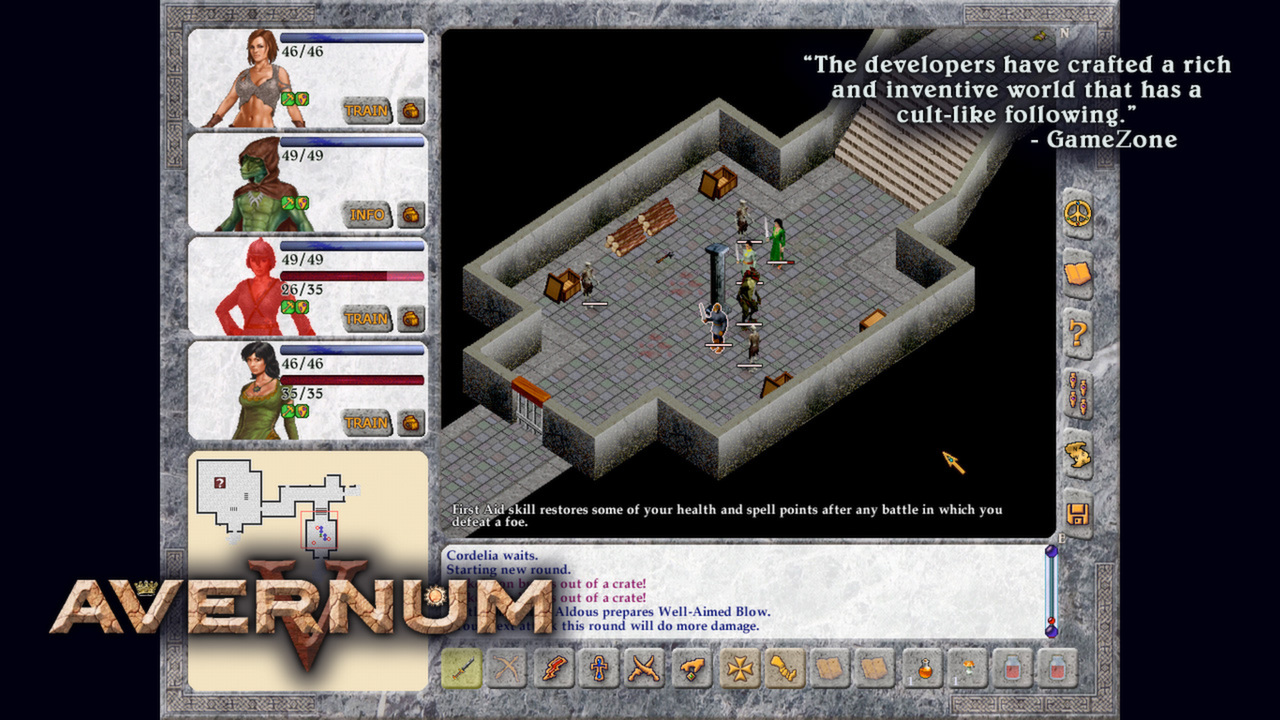
Task: Select the pointing hand gesture icon
Action: 689,668
